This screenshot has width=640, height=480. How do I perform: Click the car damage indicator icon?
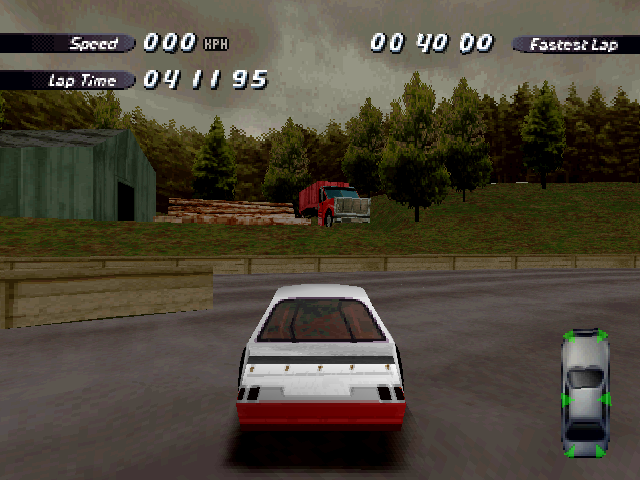(x=585, y=393)
